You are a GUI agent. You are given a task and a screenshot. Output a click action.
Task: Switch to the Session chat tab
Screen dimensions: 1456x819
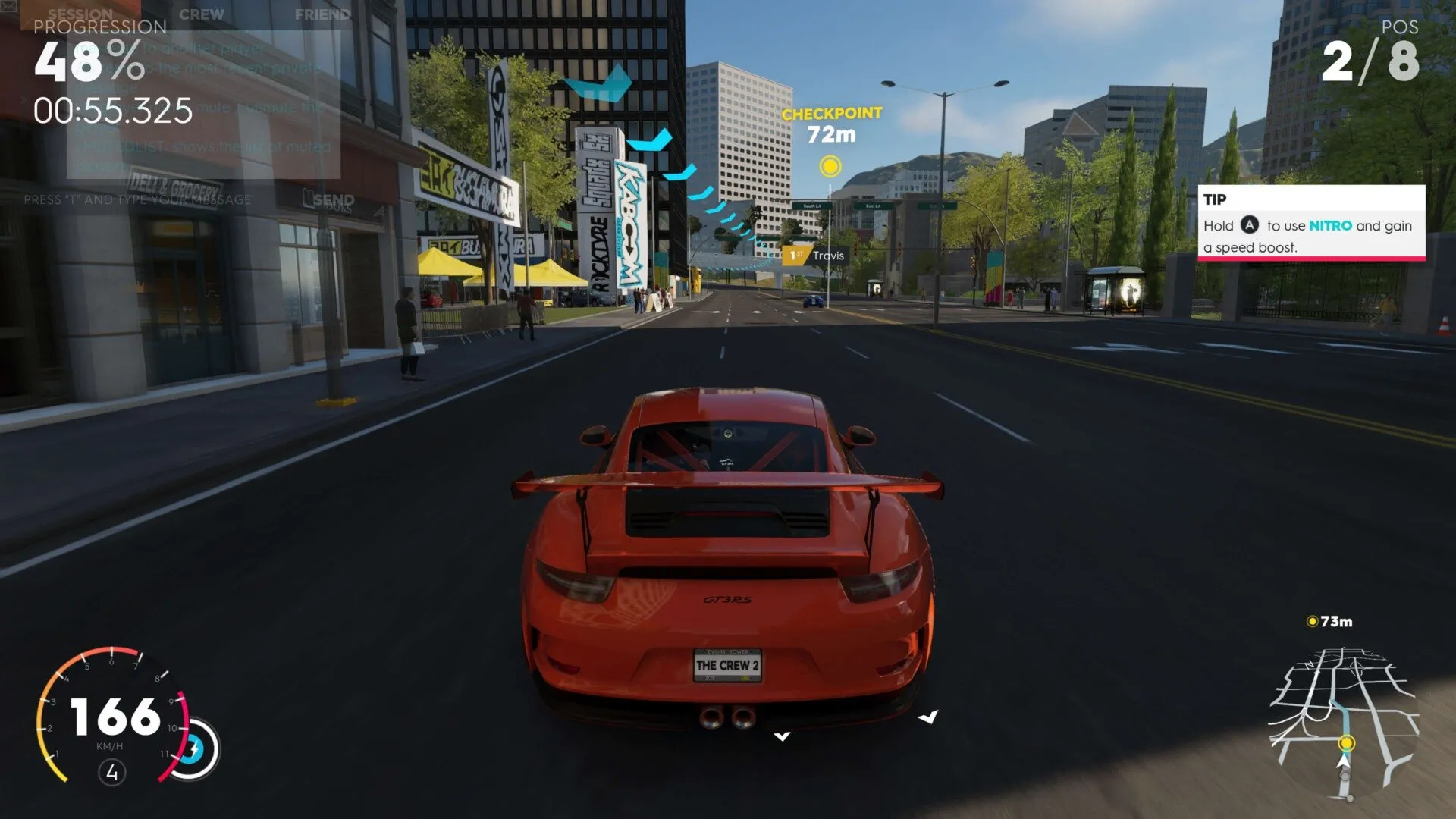(x=80, y=14)
